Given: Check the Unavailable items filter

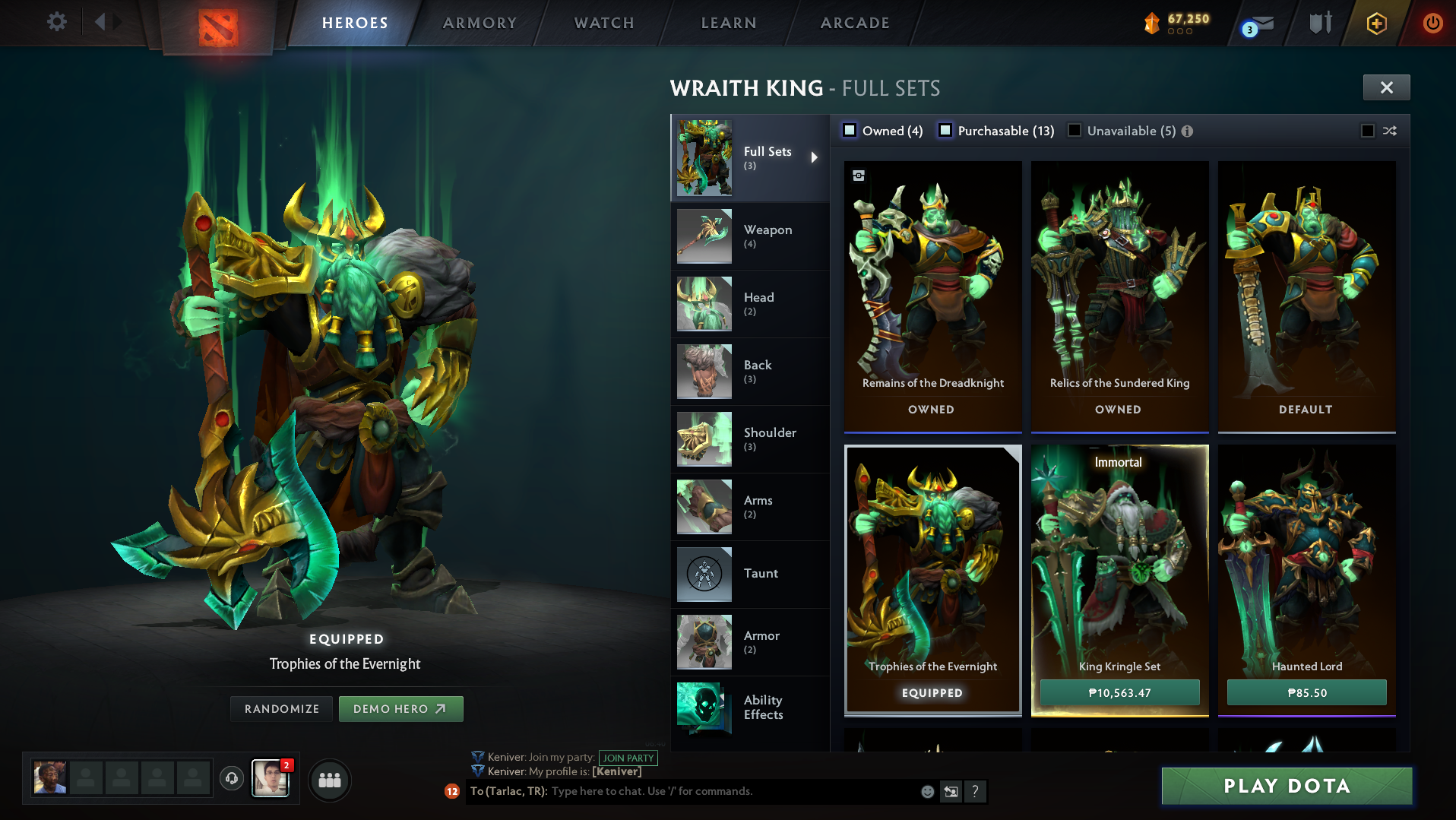Looking at the screenshot, I should [x=1074, y=130].
